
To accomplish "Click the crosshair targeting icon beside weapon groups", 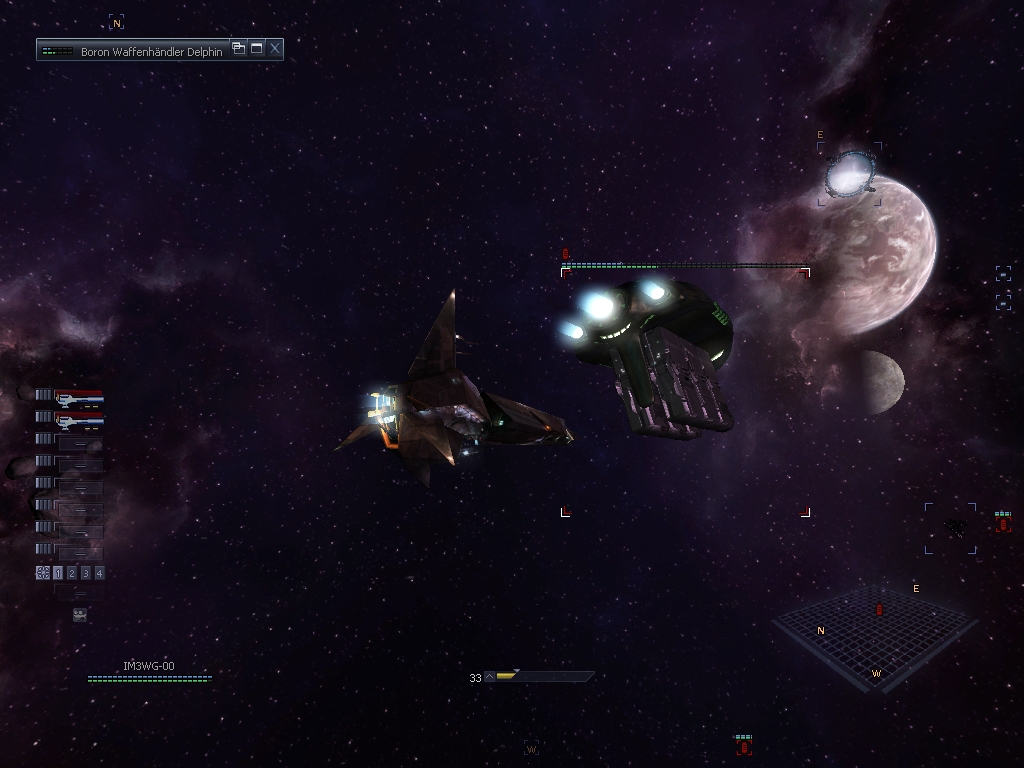I will coord(42,573).
